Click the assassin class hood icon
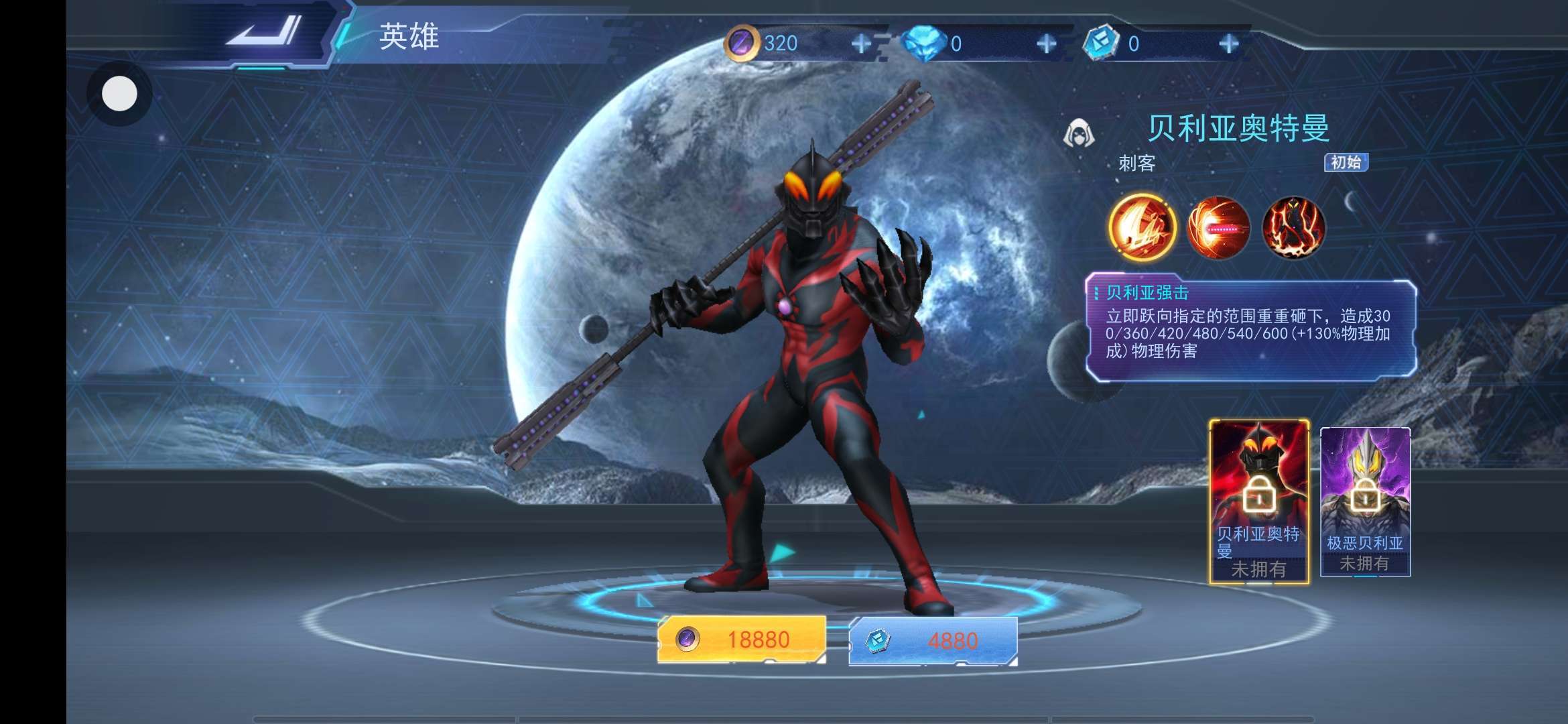 (1078, 133)
